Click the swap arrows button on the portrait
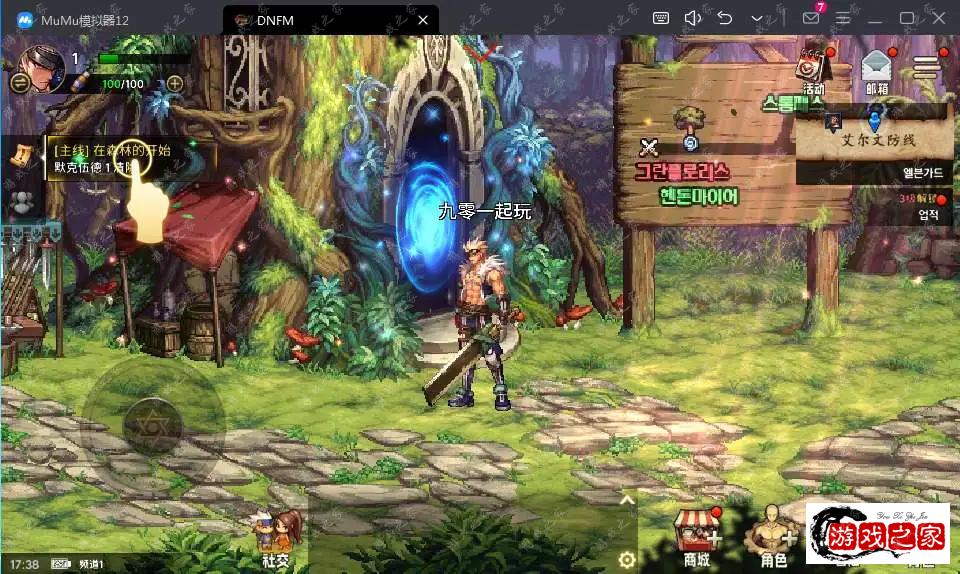Screen dimensions: 960x574 pos(19,84)
